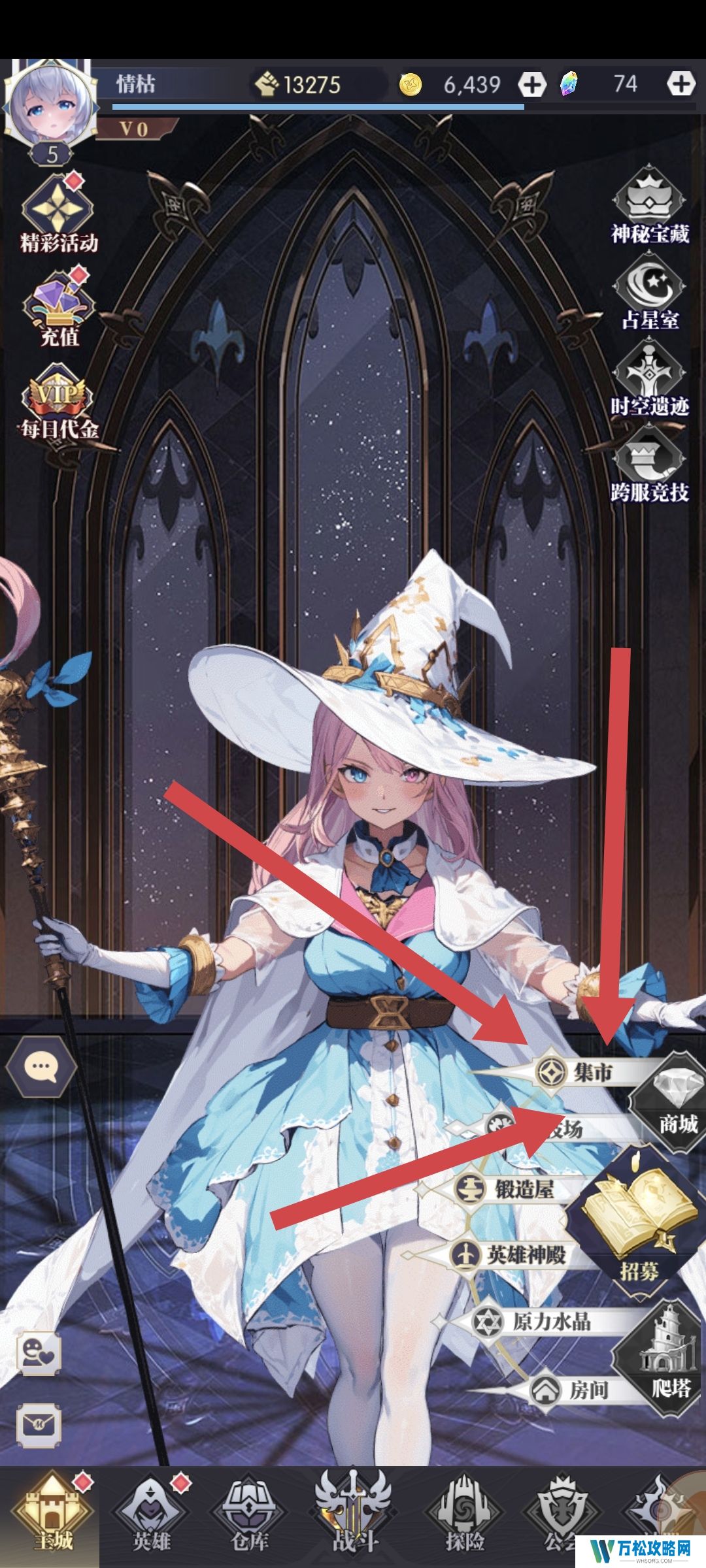Image resolution: width=706 pixels, height=1568 pixels.
Task: Add more rainbow crystals with plus button
Action: [x=680, y=84]
